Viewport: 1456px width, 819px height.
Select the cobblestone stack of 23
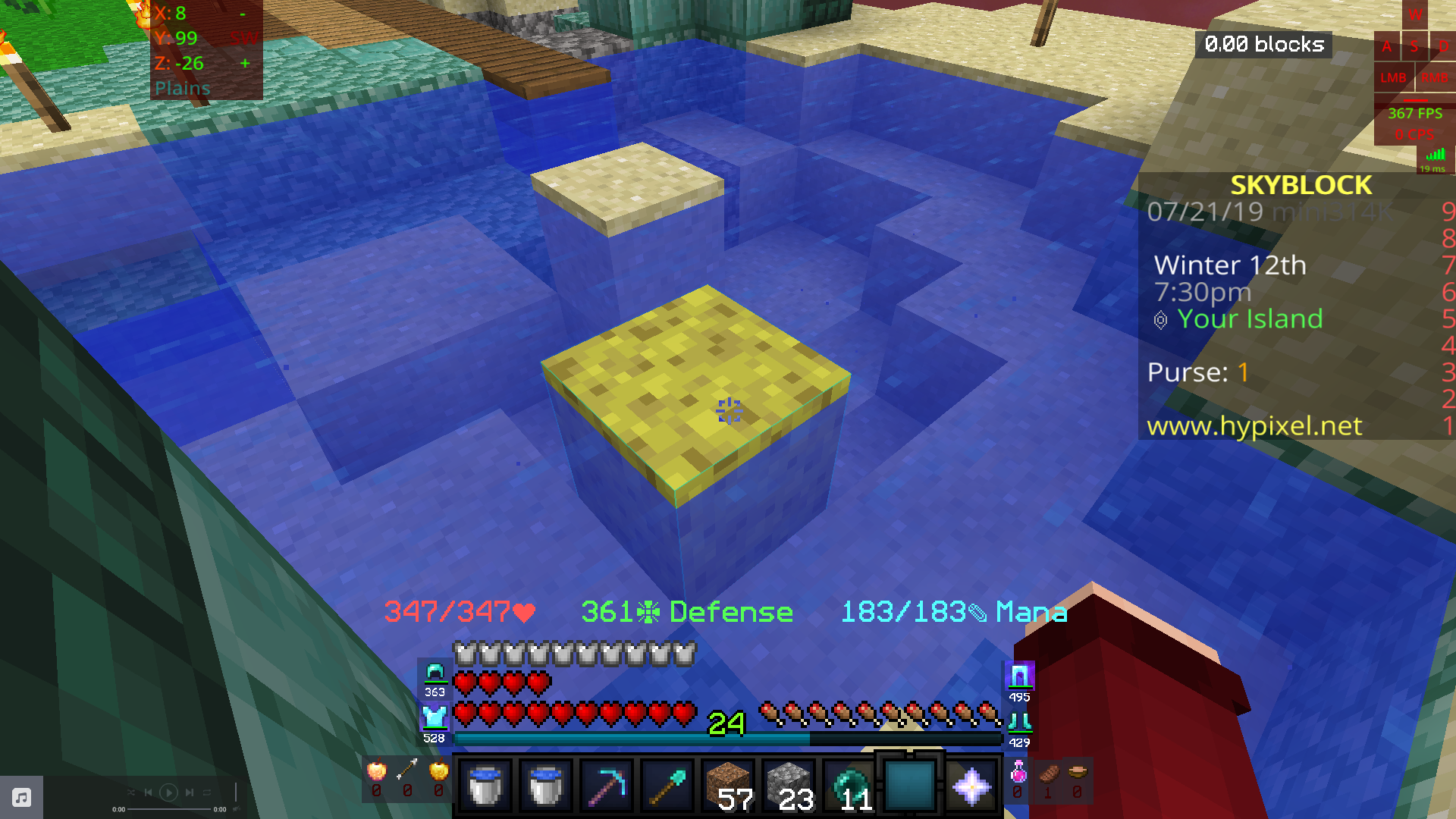pyautogui.click(x=787, y=785)
